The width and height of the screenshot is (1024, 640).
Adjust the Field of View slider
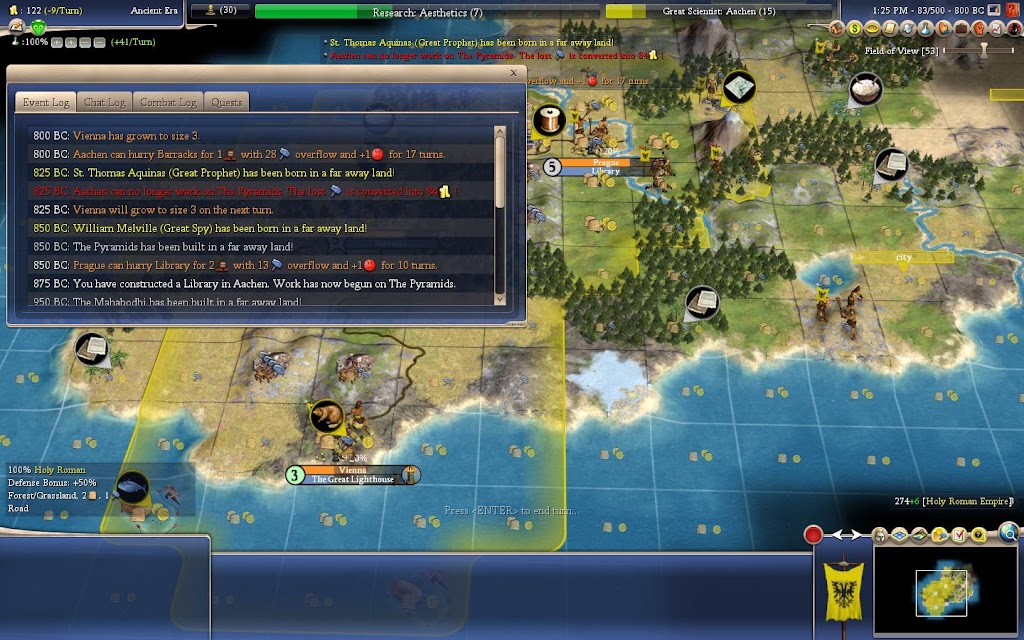point(983,49)
